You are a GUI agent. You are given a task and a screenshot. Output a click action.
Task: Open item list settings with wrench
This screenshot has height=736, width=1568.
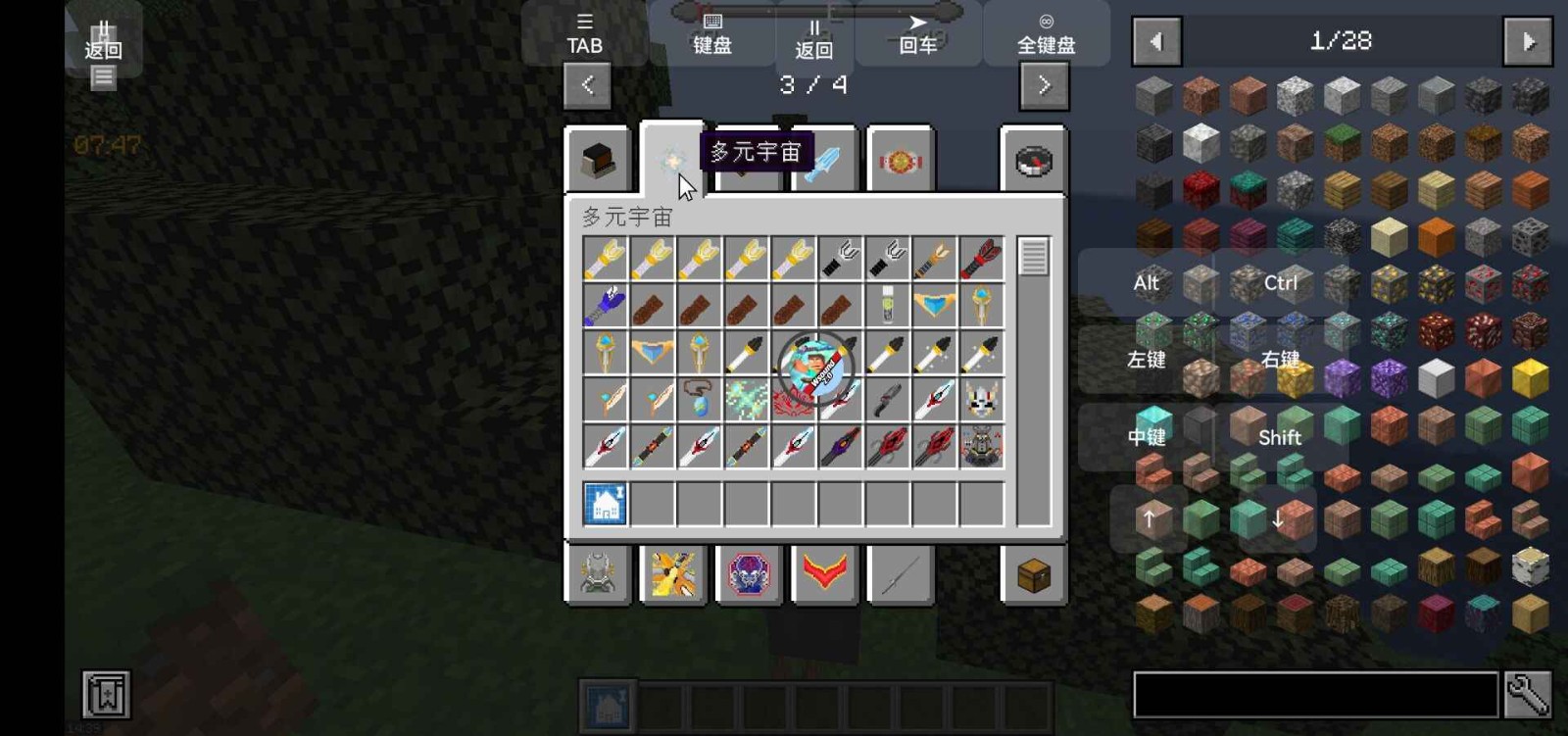(1528, 695)
